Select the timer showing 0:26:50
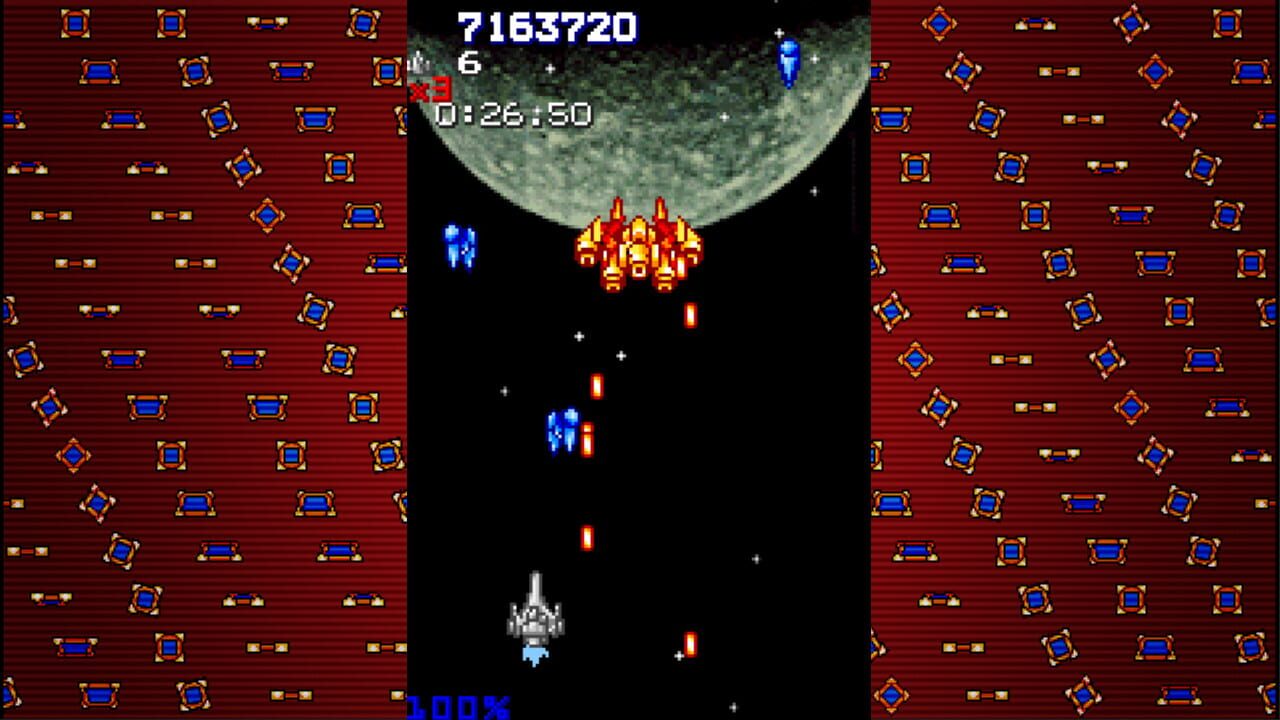Viewport: 1280px width, 720px height. (512, 115)
